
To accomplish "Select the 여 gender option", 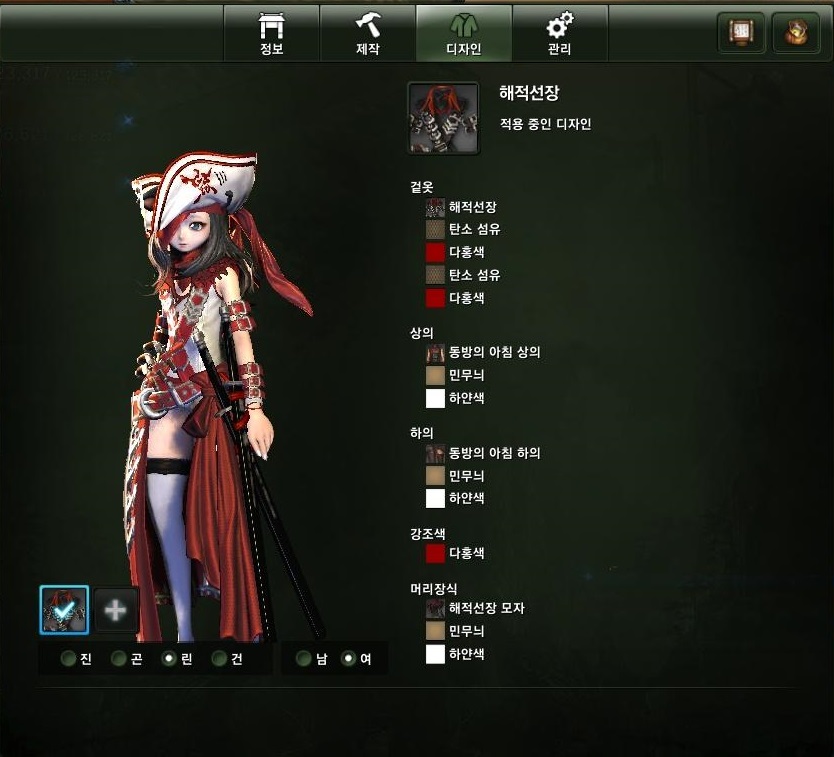I will [x=349, y=659].
